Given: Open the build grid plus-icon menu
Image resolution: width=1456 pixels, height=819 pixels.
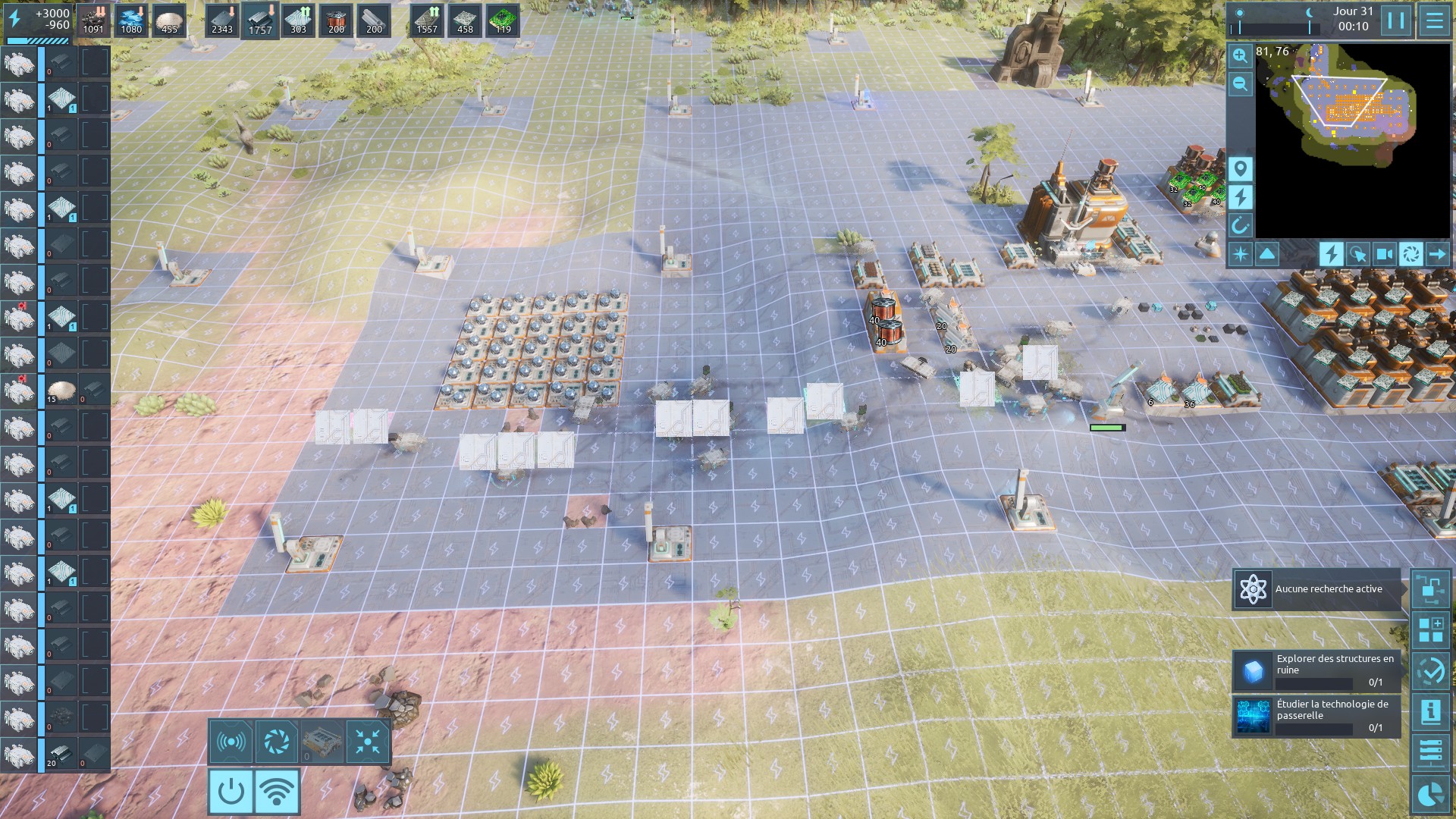Looking at the screenshot, I should (1431, 630).
